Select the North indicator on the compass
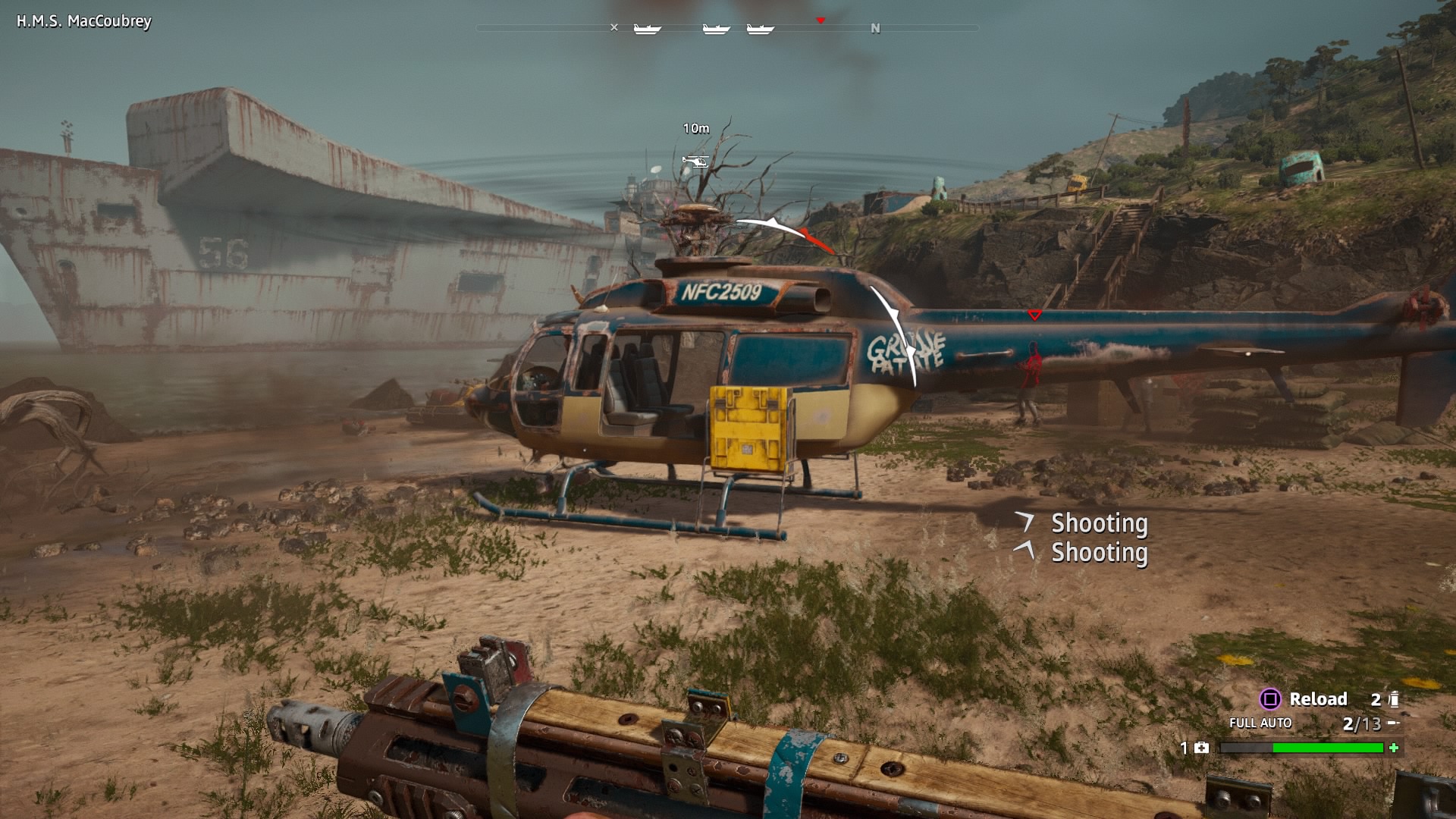The image size is (1456, 819). [x=875, y=29]
